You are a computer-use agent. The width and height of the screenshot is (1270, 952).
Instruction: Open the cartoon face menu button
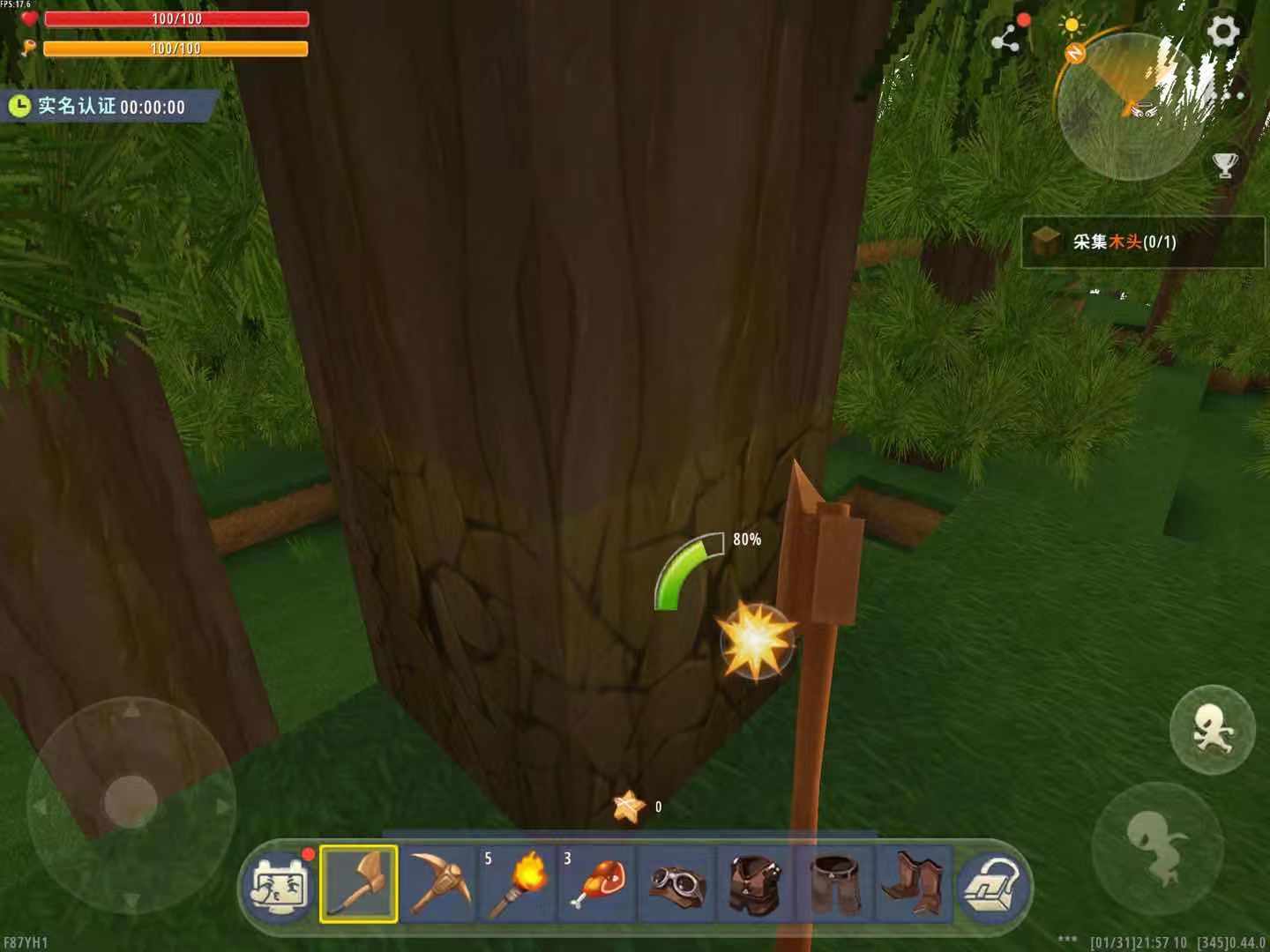[x=280, y=885]
